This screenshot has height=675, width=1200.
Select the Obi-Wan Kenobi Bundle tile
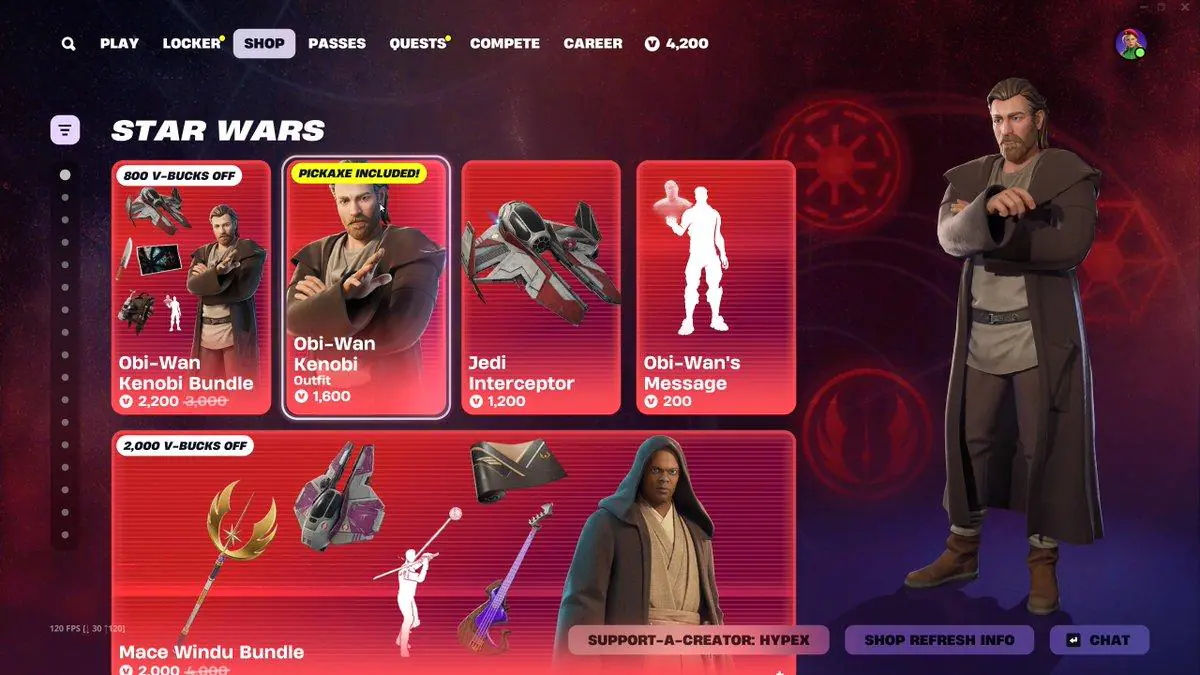click(191, 288)
